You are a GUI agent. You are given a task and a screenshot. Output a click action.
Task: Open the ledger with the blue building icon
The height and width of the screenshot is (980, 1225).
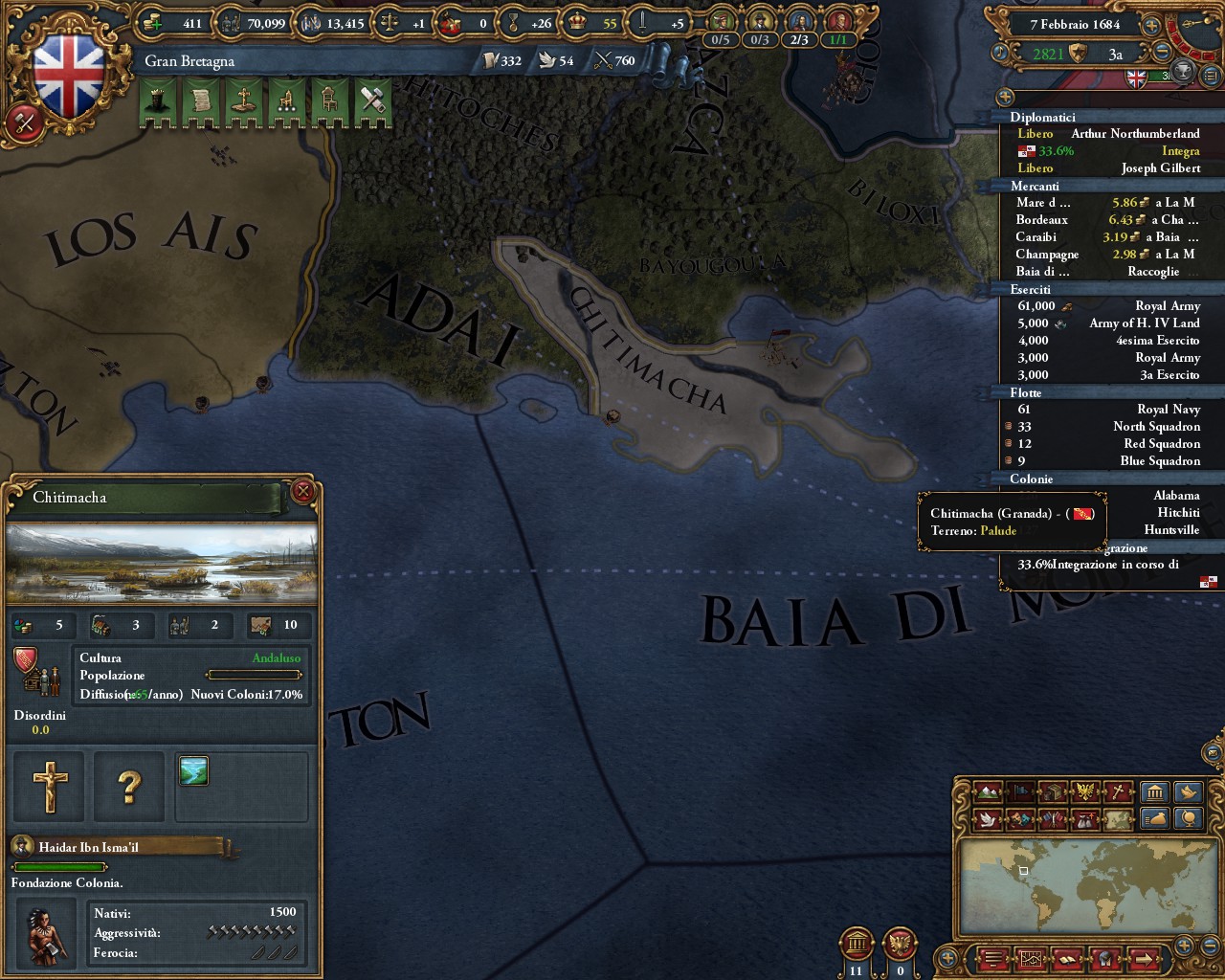1155,792
